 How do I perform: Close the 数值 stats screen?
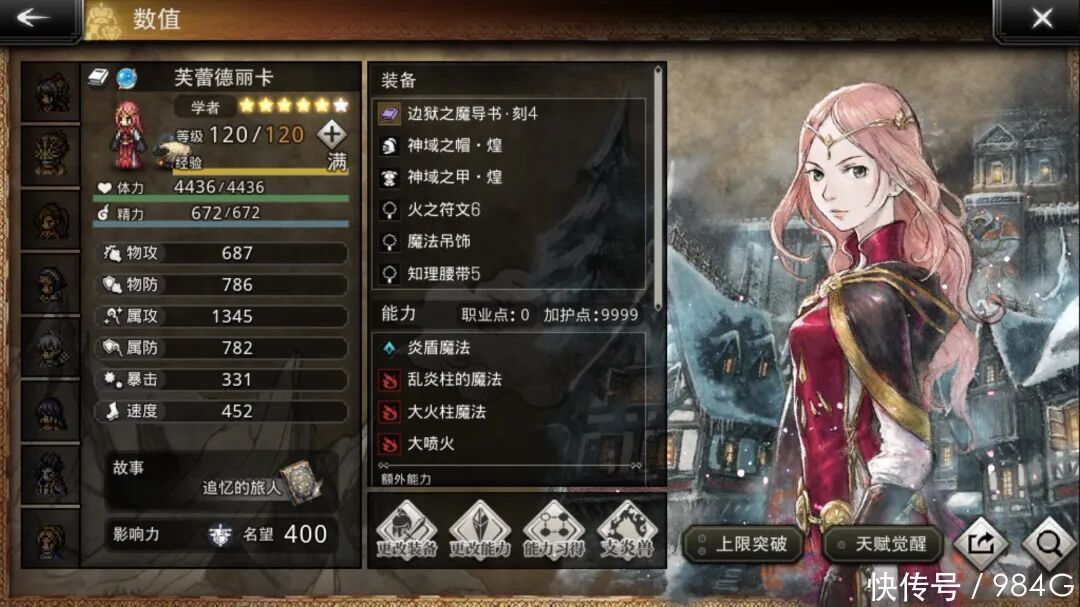coord(1041,19)
